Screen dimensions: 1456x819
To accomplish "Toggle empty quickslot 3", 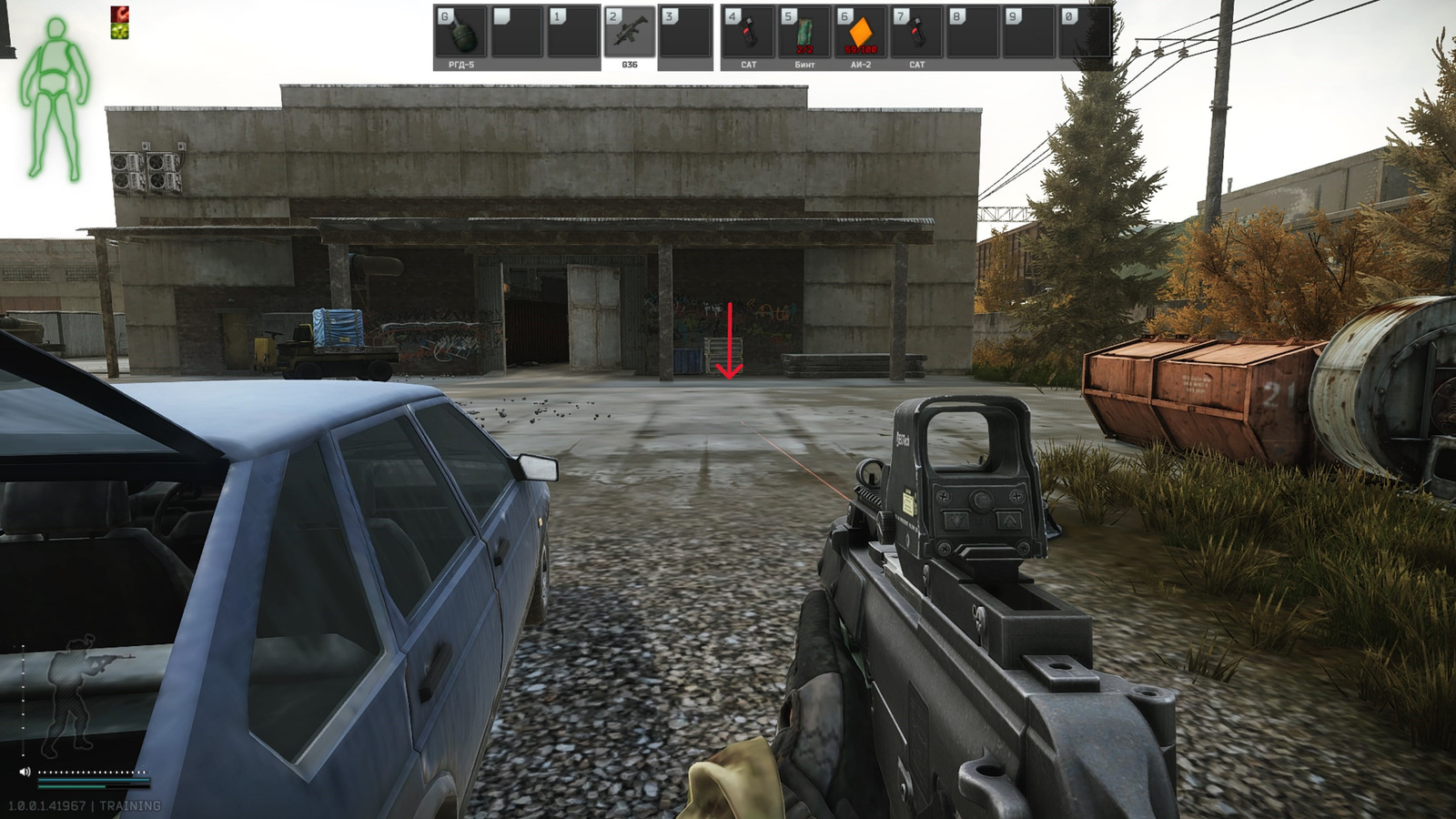I will tap(685, 32).
